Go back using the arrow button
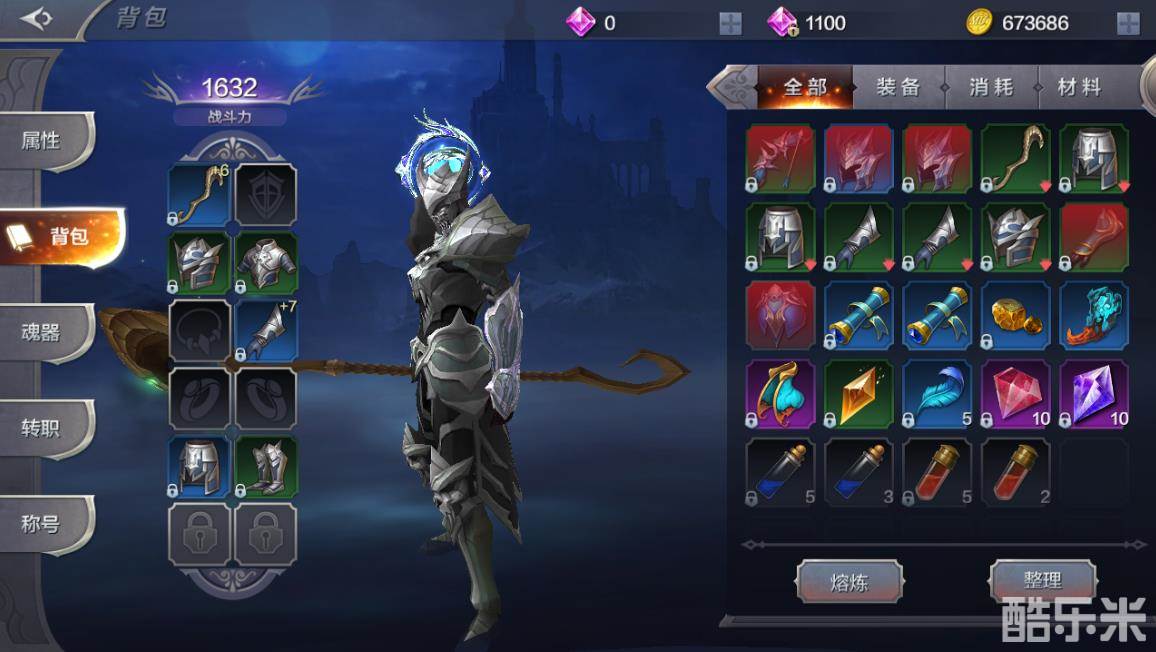 pyautogui.click(x=36, y=19)
